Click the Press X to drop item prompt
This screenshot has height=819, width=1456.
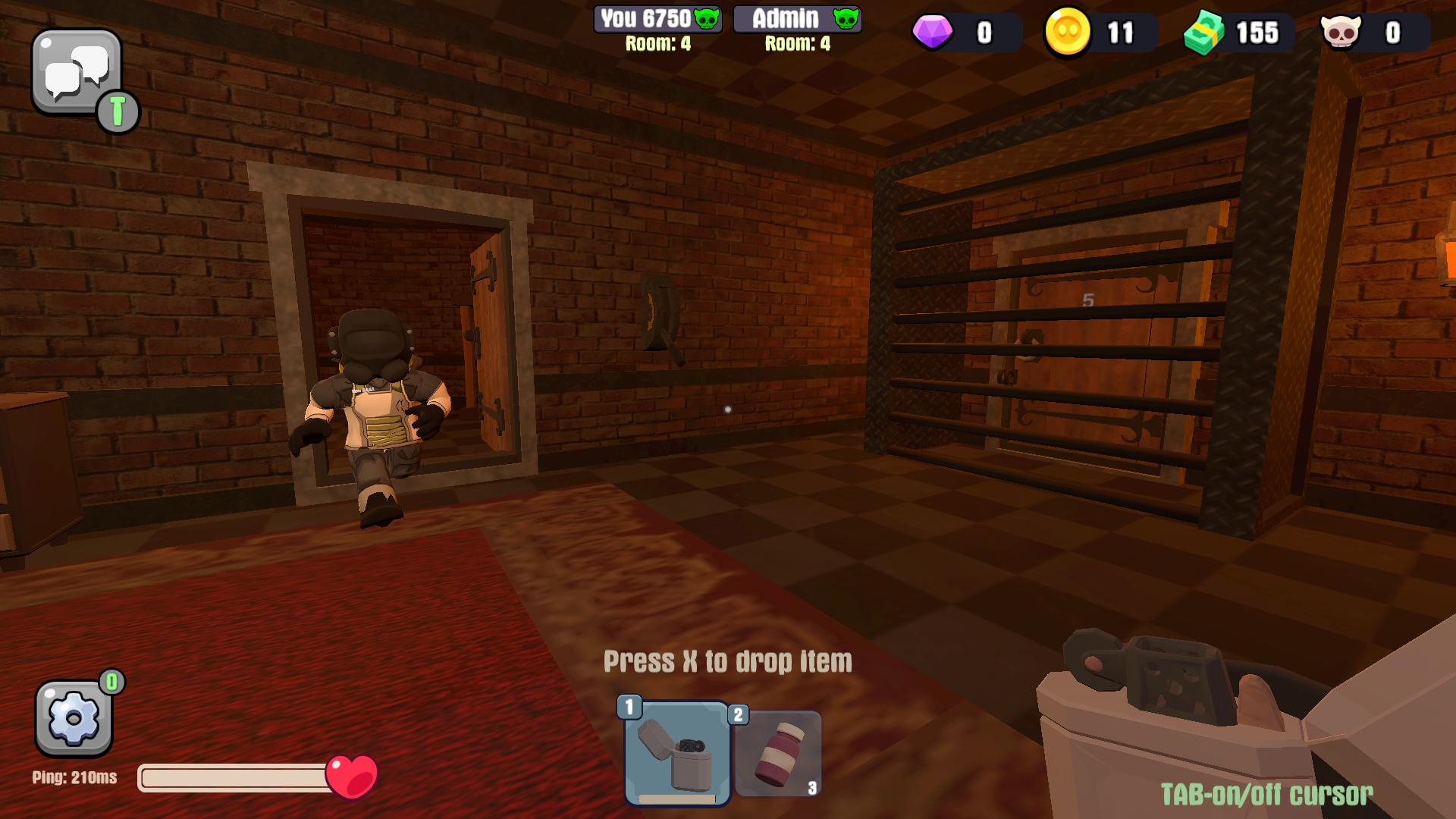point(727,660)
